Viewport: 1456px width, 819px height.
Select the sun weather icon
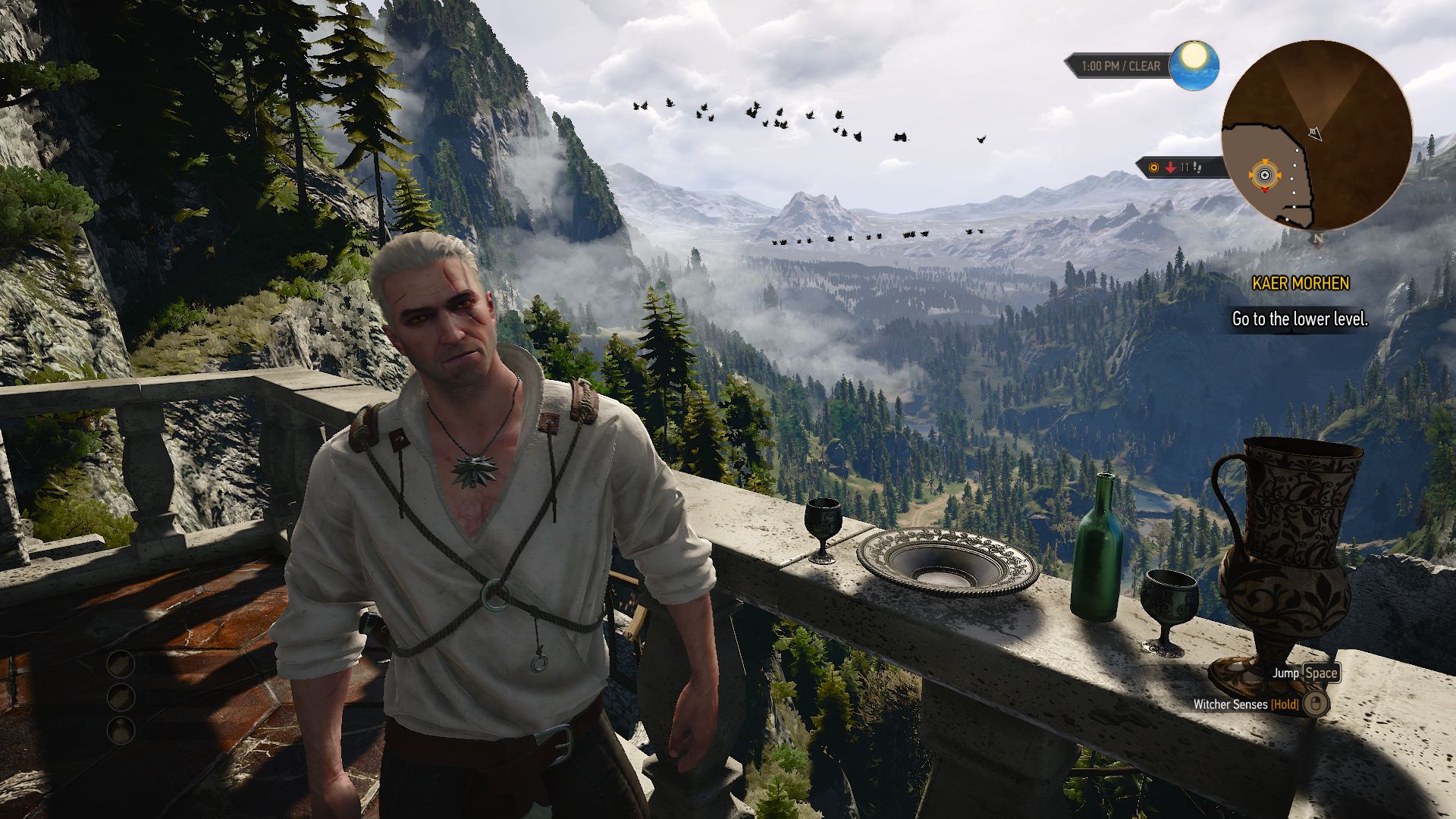click(x=1194, y=64)
